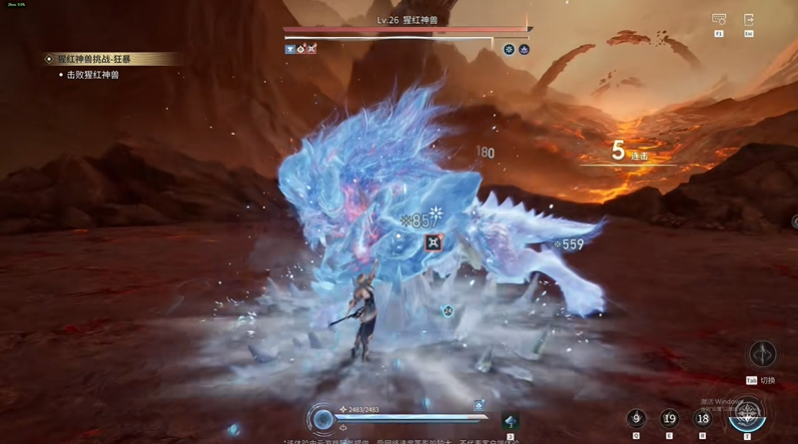The image size is (798, 444).
Task: Open the keyboard settings icon
Action: pos(719,20)
